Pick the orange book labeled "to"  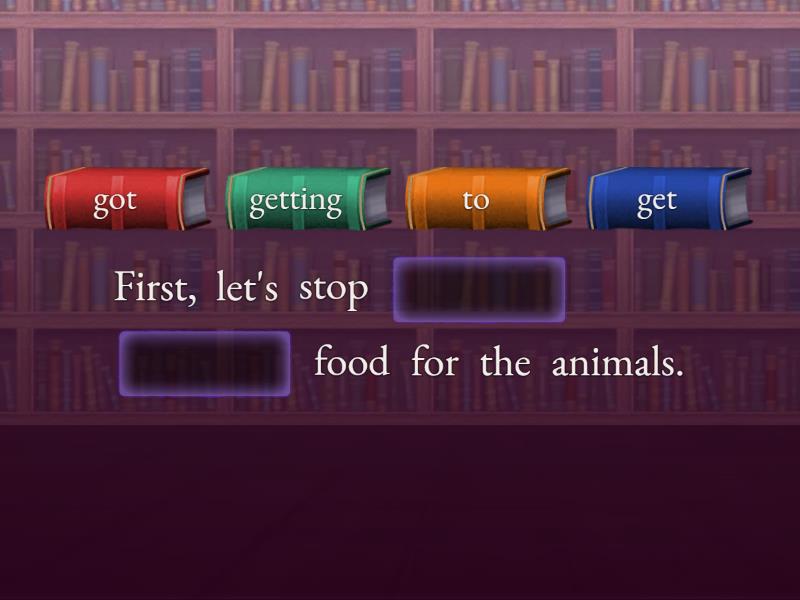tap(487, 199)
